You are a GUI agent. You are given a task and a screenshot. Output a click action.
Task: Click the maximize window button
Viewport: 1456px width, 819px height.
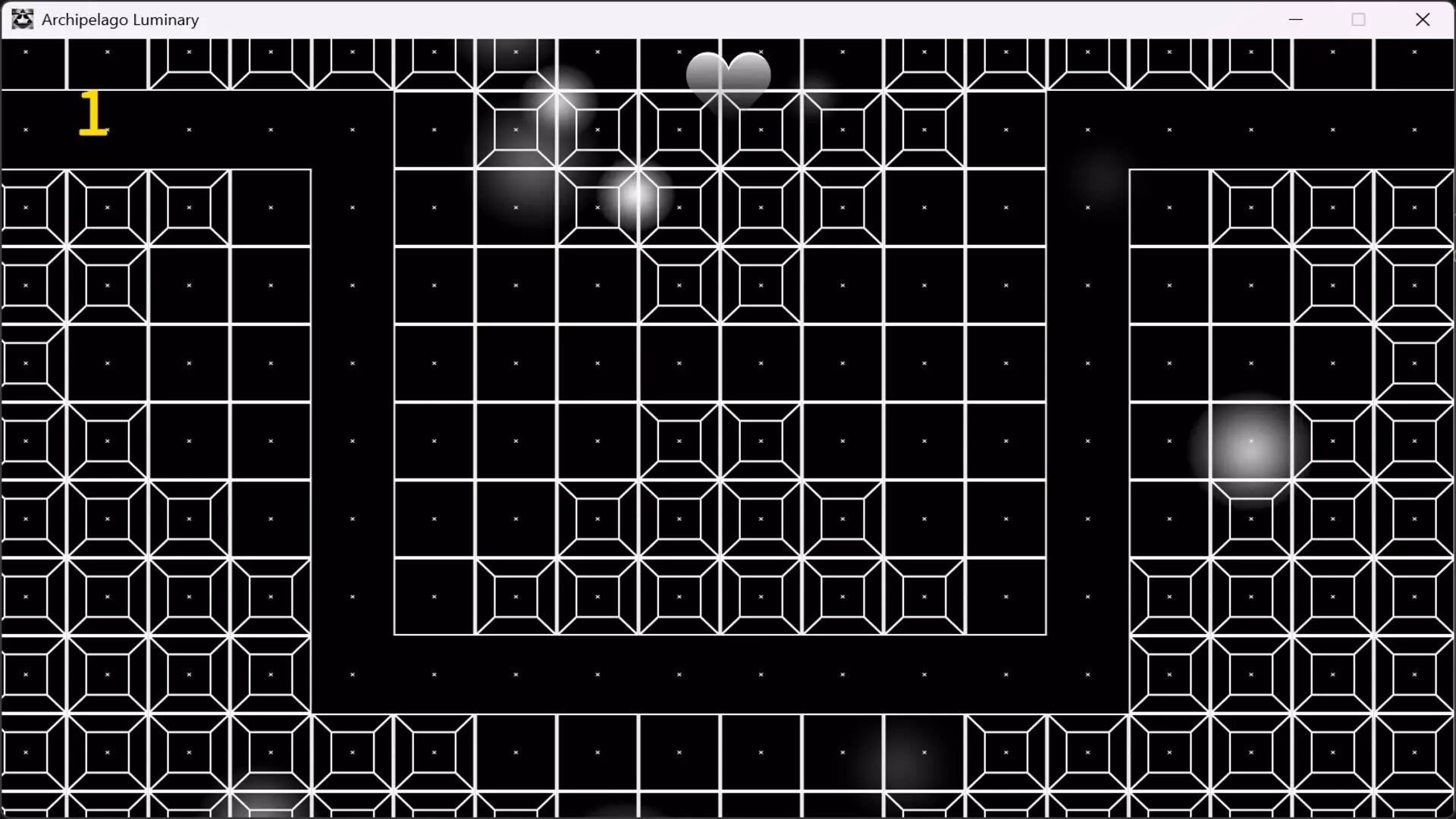[1359, 19]
